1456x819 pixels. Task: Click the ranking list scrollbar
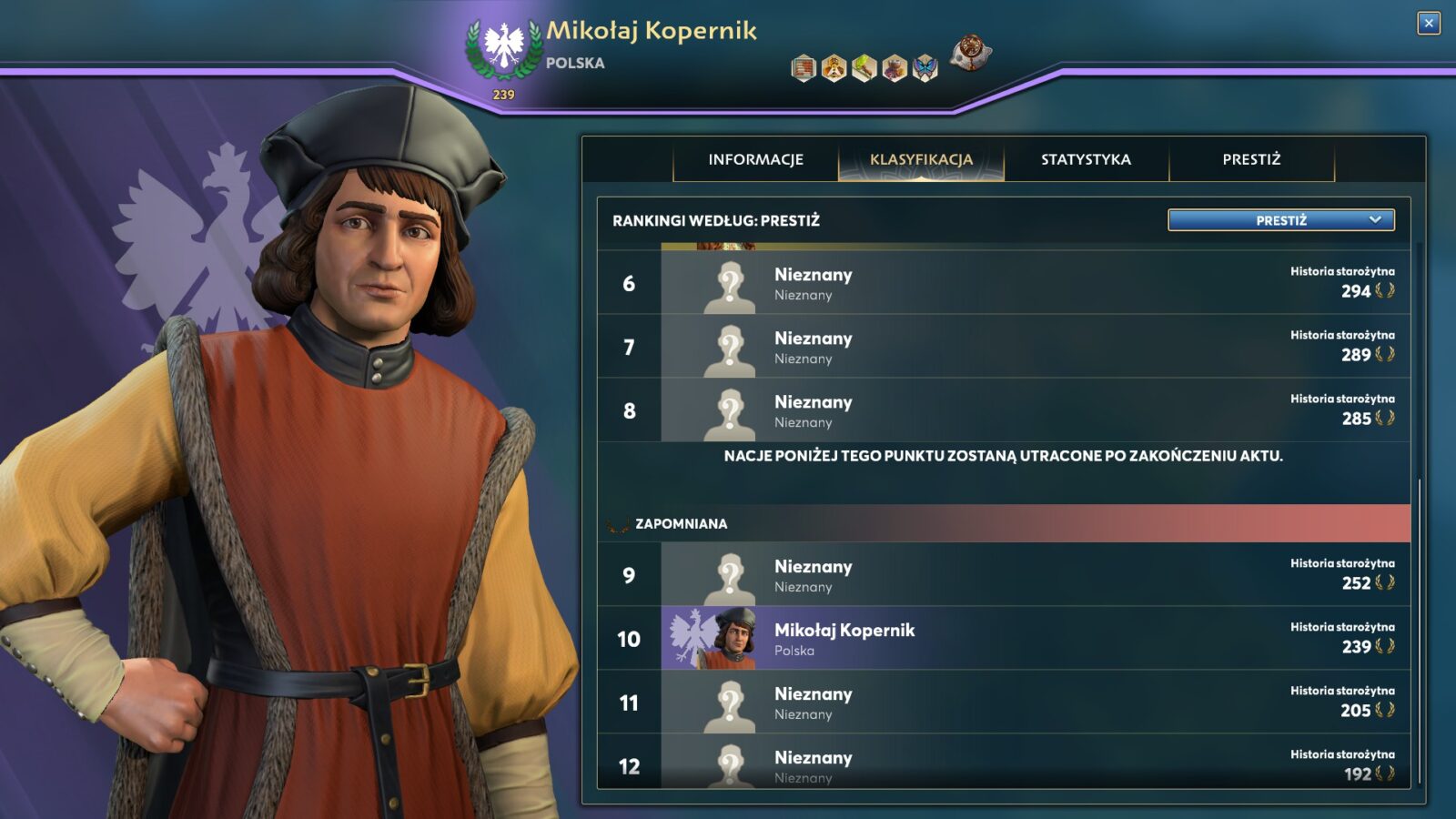(x=1419, y=628)
